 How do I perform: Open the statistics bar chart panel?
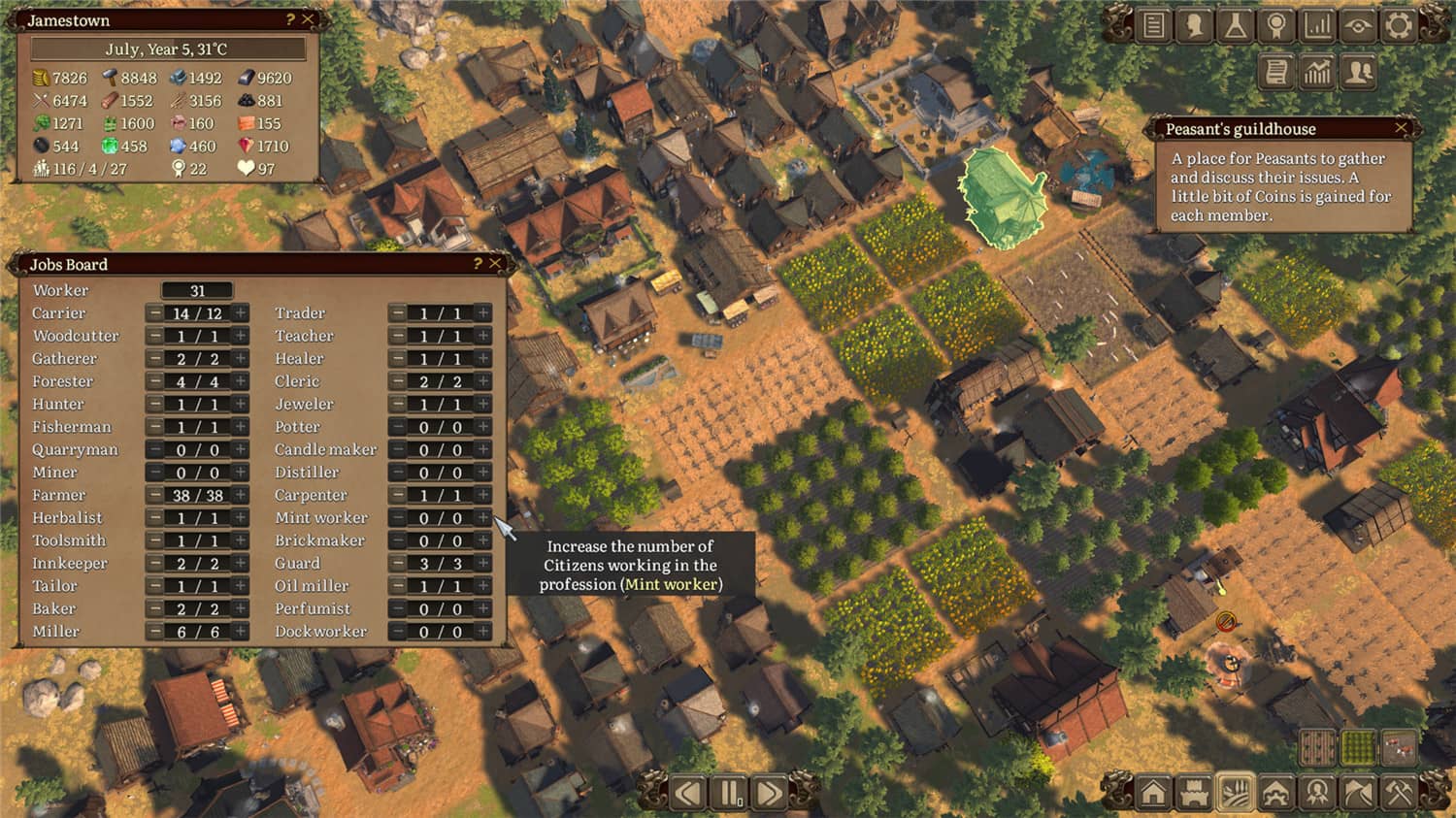pyautogui.click(x=1316, y=25)
